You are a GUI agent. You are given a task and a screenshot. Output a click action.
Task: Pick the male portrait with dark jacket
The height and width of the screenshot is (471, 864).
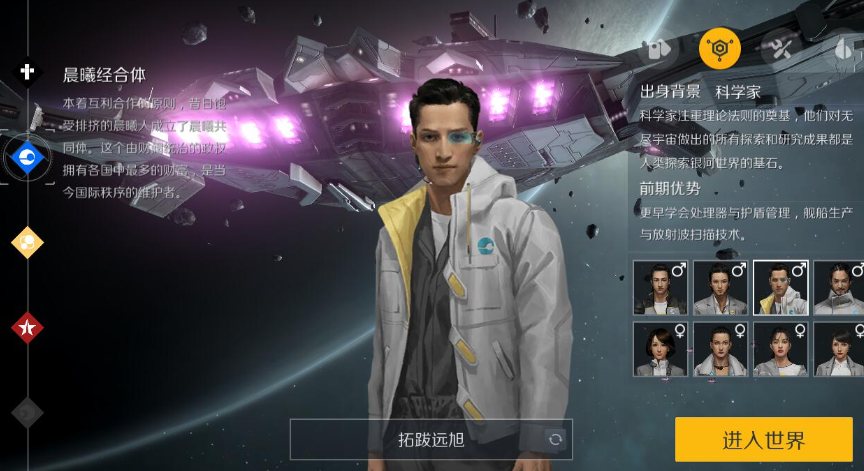[660, 288]
